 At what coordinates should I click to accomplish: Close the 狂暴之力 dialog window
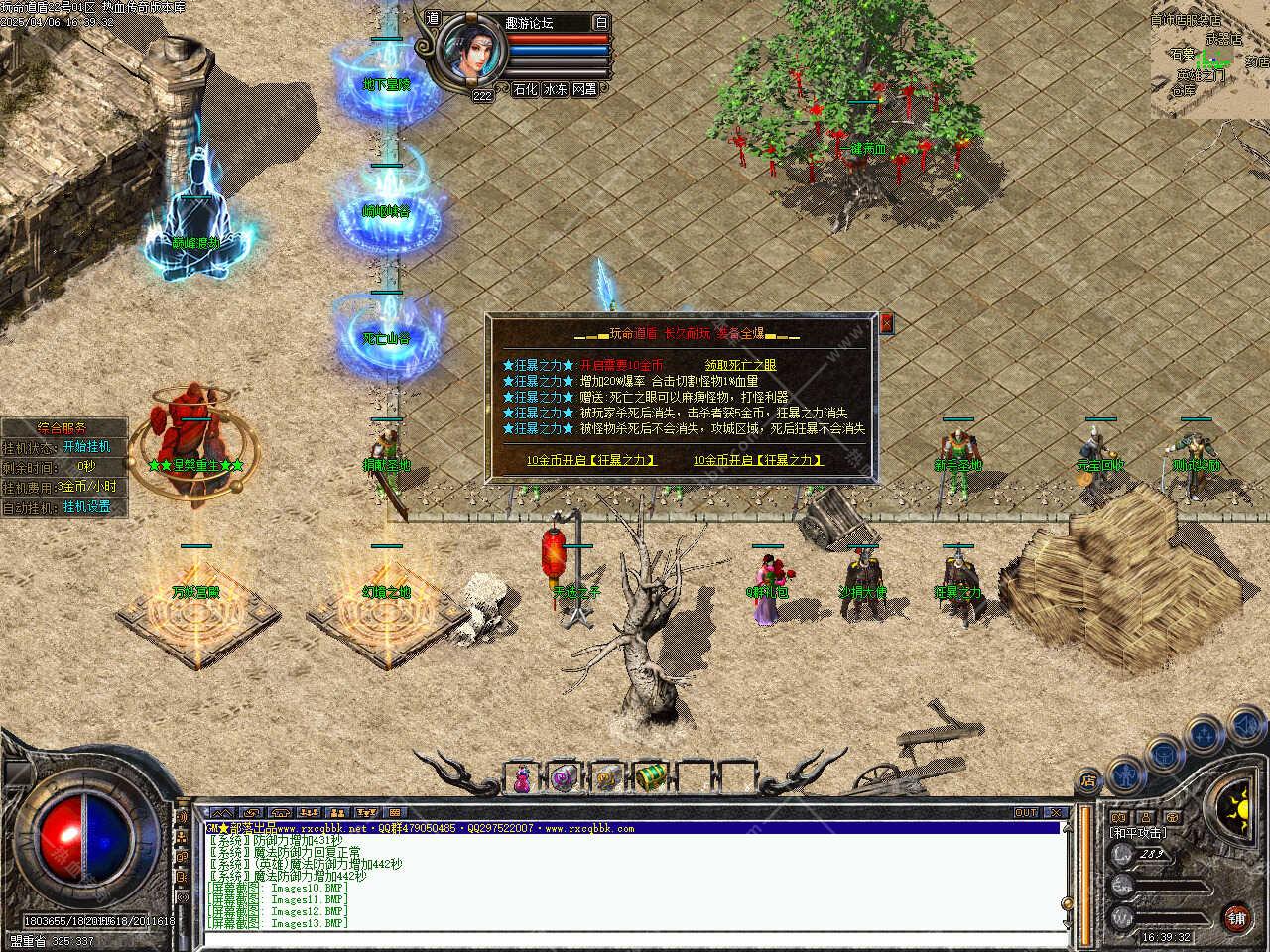[886, 323]
